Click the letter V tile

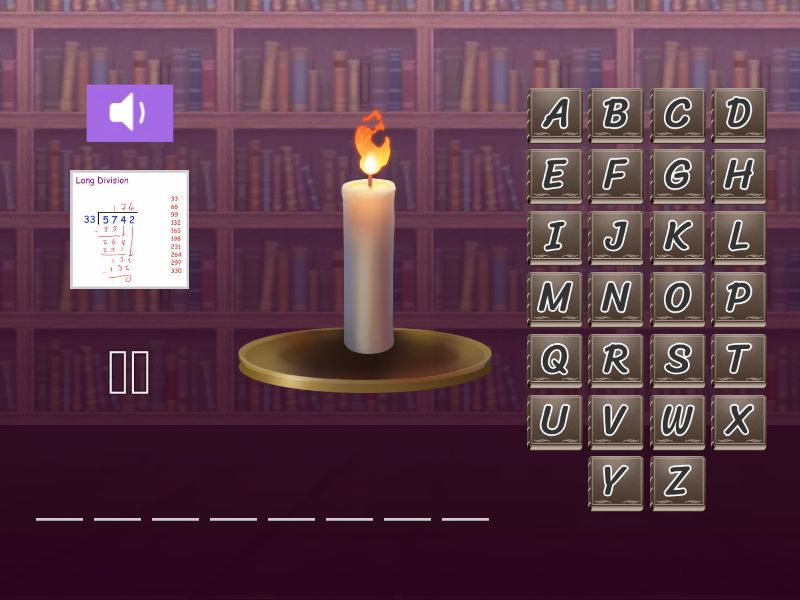point(616,421)
